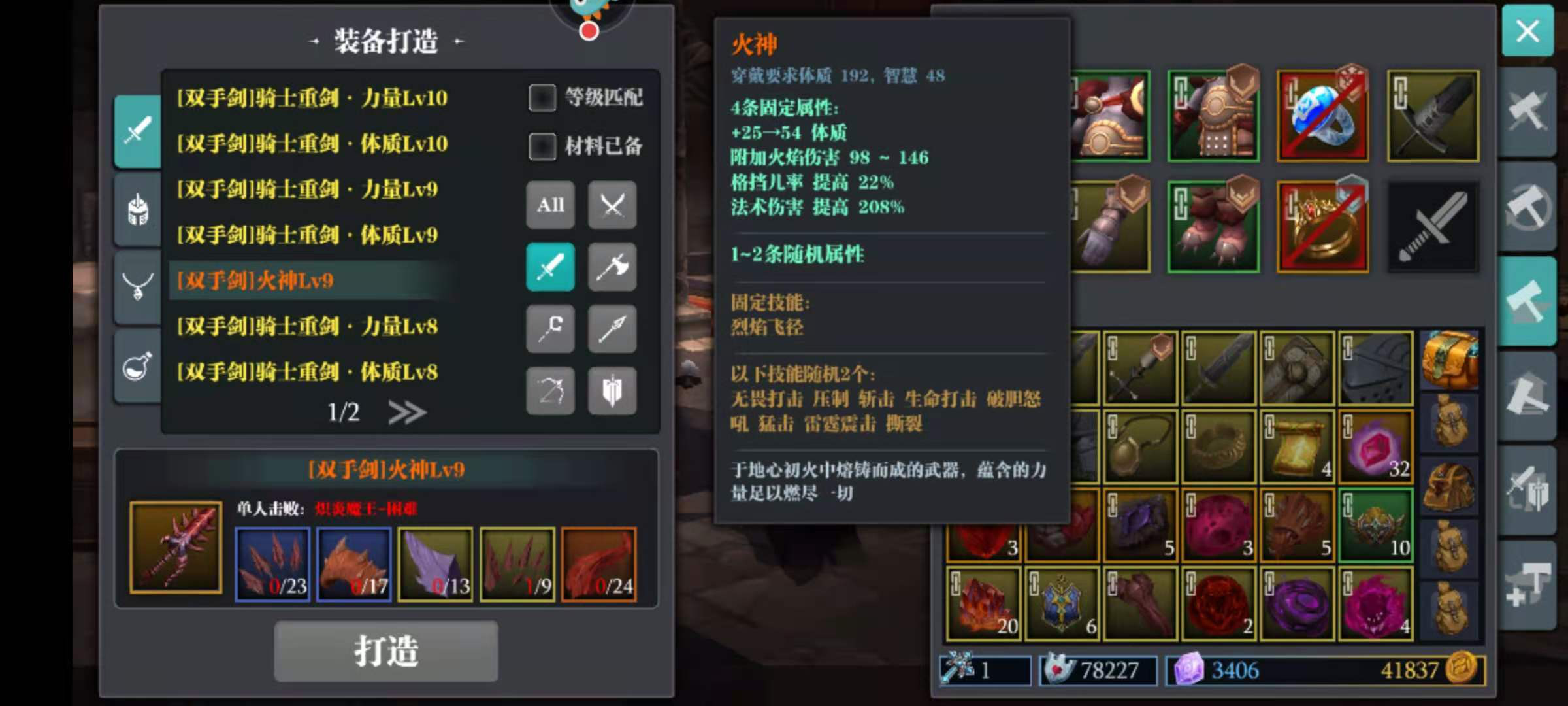Click the sword-and-shield dagger filter icon
Viewport: 1568px width, 706px height.
tap(612, 392)
